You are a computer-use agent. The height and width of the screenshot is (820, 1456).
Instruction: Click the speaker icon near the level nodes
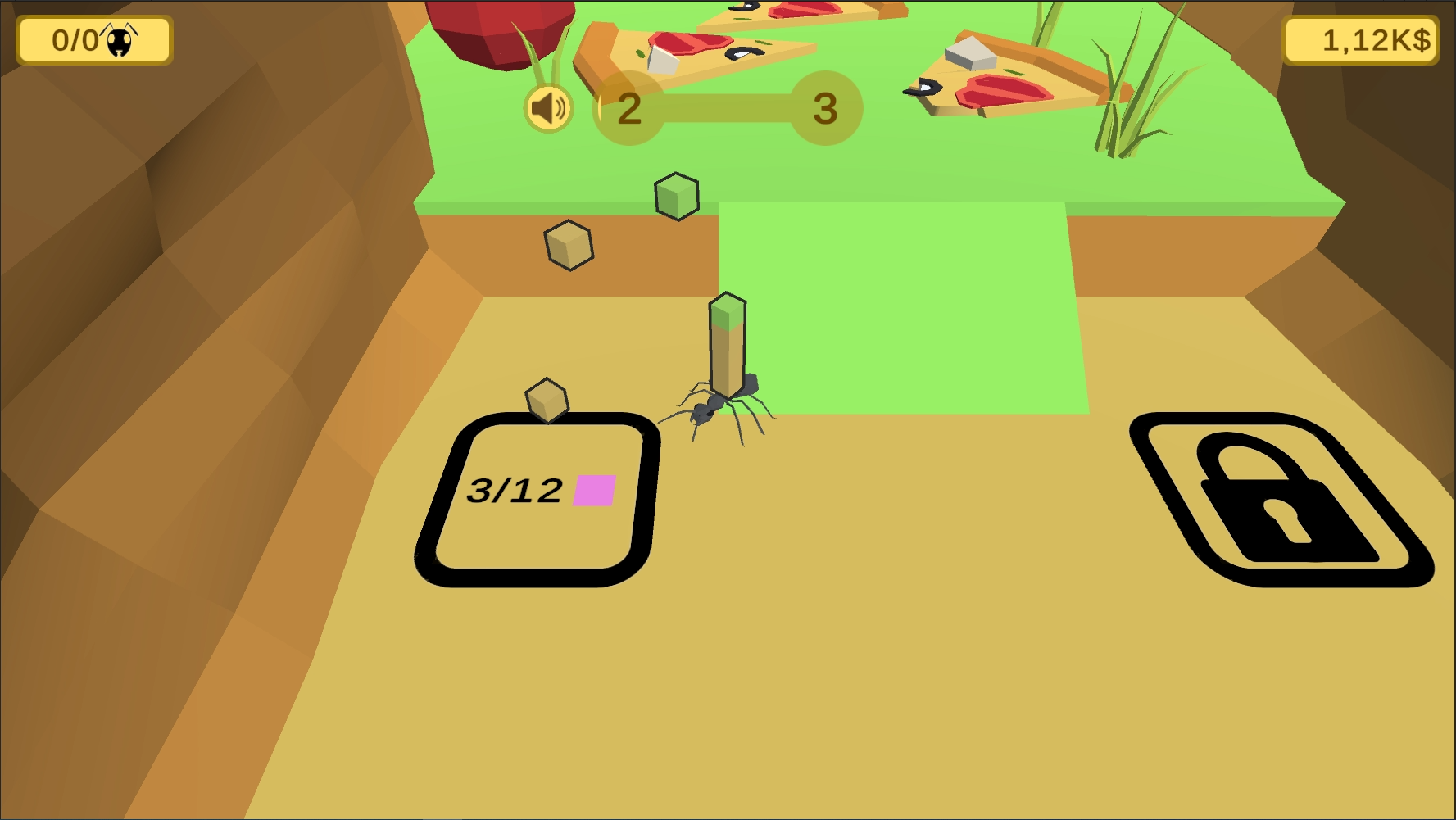[x=547, y=106]
